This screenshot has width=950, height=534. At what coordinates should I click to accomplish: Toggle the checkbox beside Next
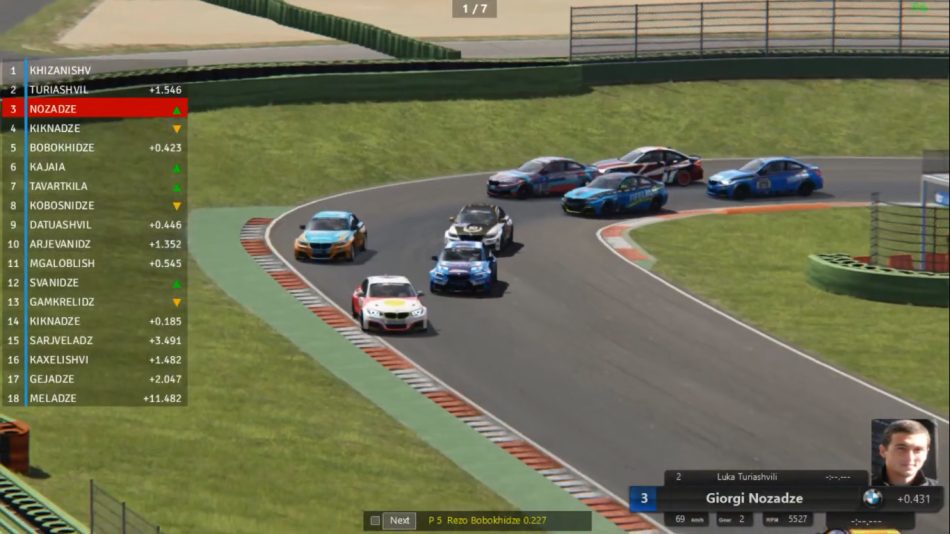coord(375,520)
